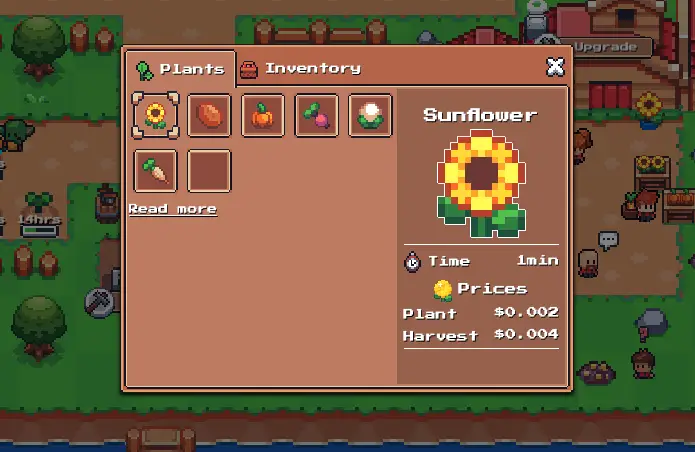Select the pumpkin plant slot

(262, 115)
